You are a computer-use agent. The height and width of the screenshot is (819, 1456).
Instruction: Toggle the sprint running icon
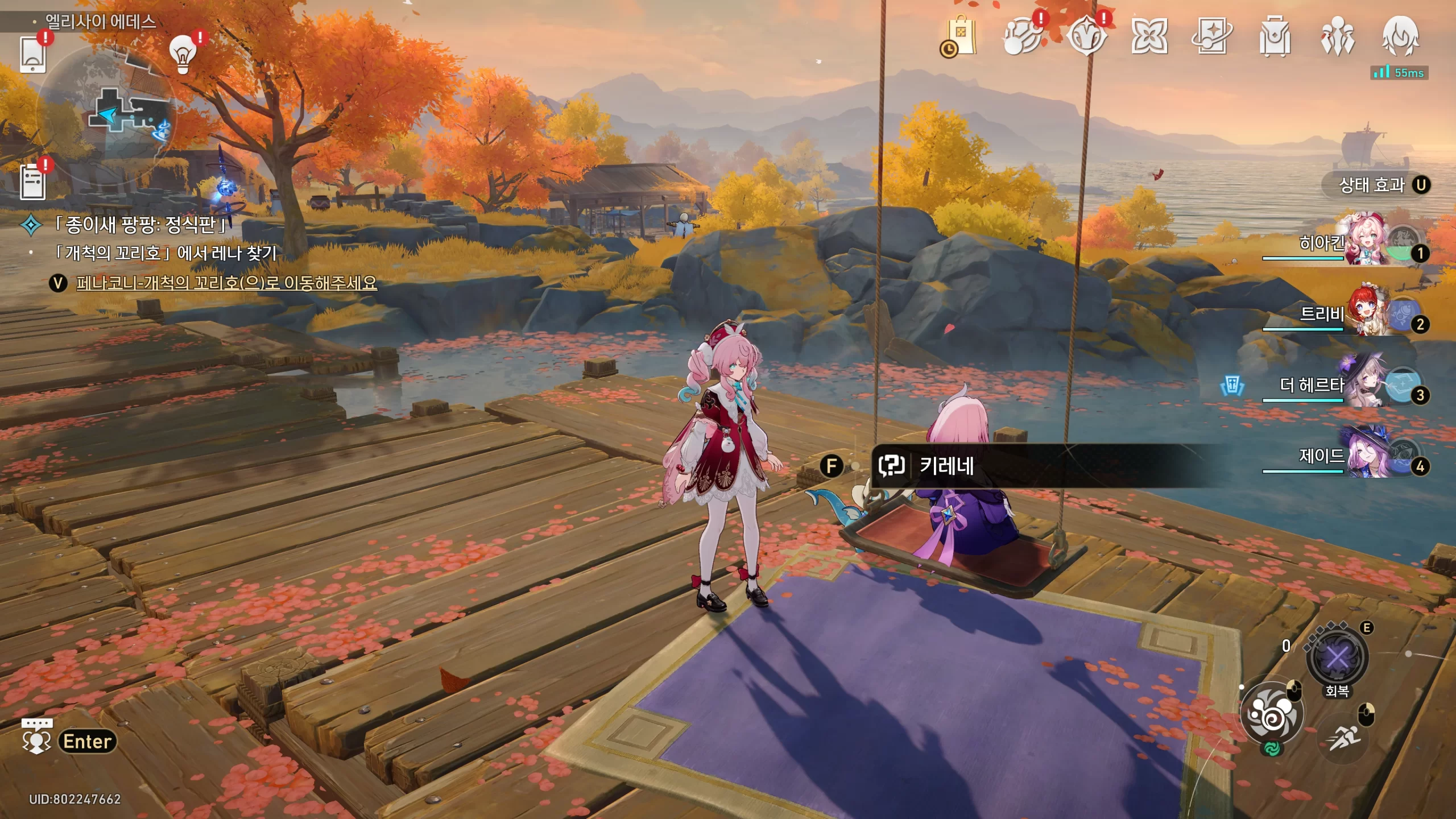pos(1345,738)
